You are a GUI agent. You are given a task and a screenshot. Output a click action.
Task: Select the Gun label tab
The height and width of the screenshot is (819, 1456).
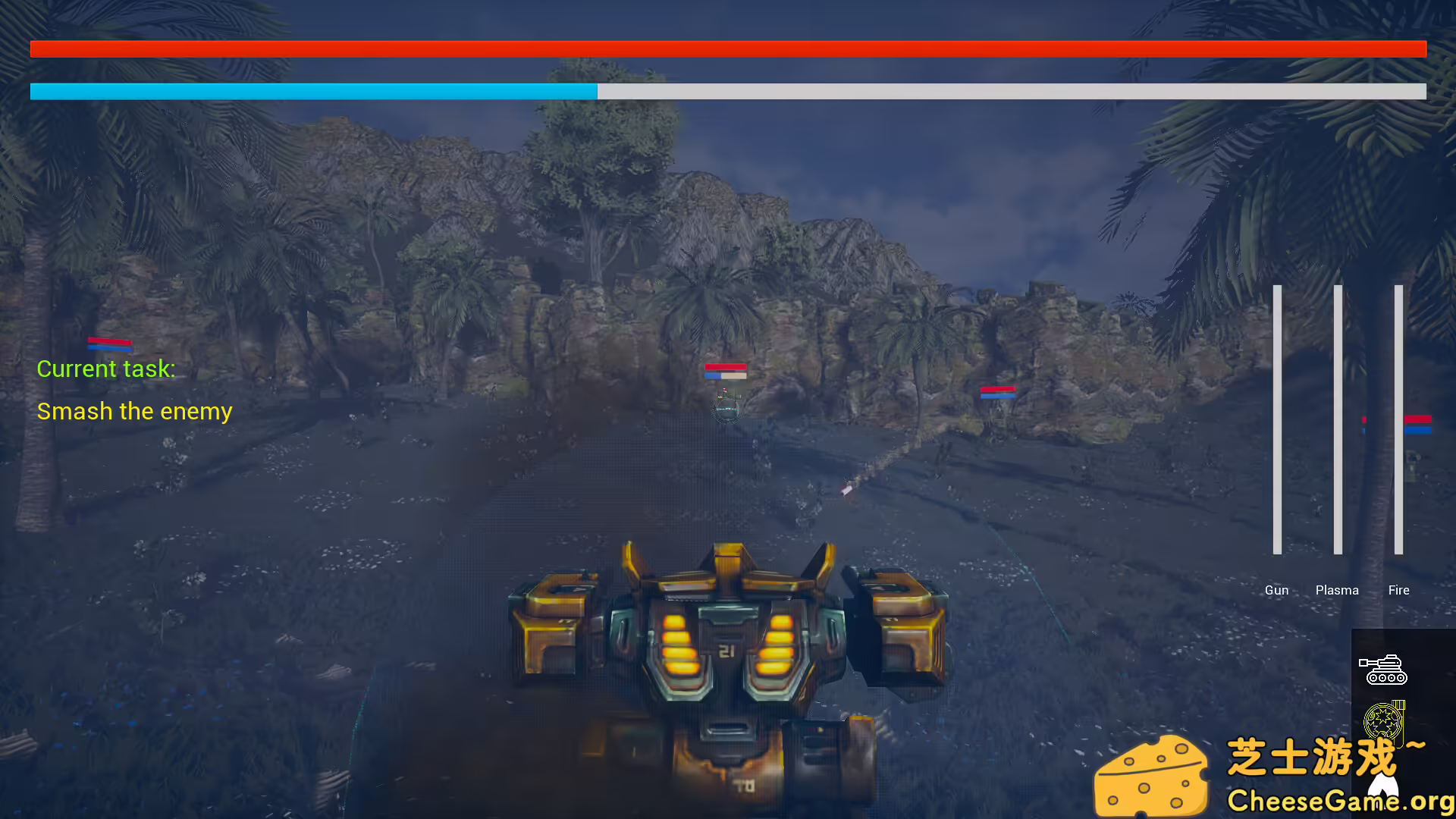(x=1277, y=589)
